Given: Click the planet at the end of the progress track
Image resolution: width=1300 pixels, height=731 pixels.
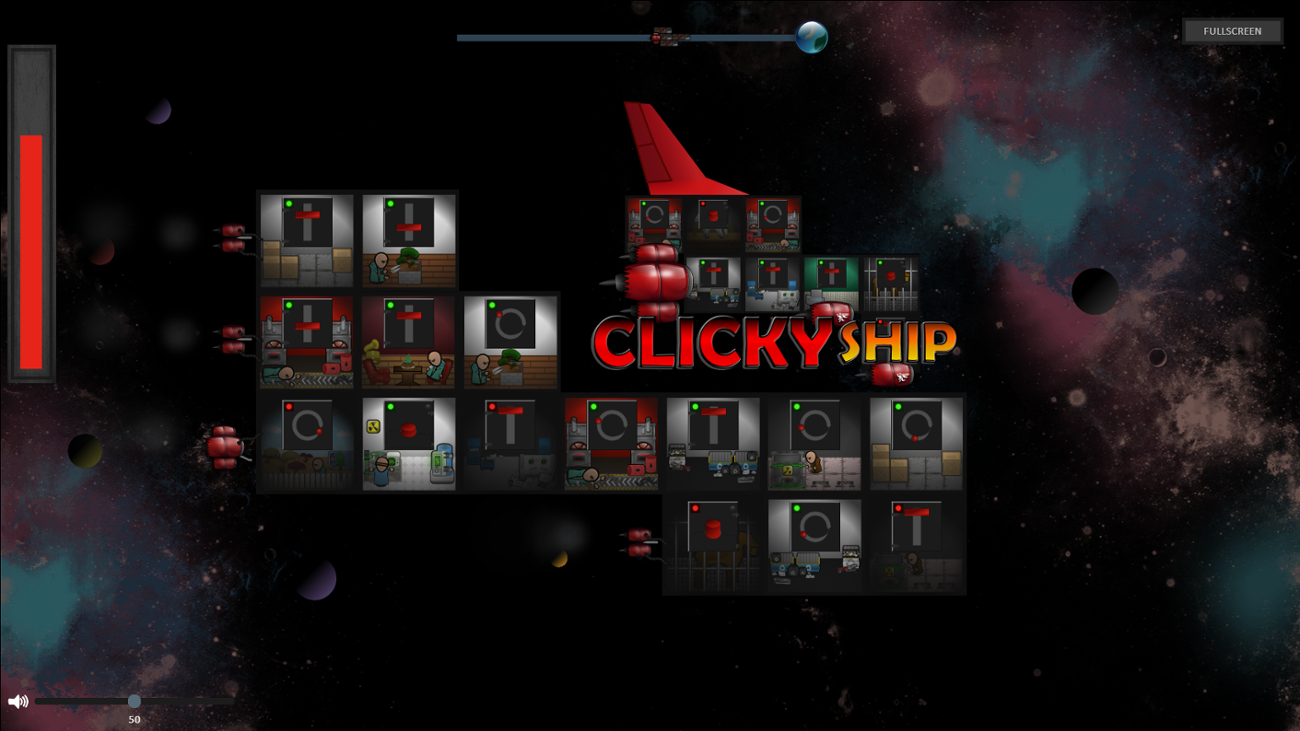Looking at the screenshot, I should (x=810, y=37).
